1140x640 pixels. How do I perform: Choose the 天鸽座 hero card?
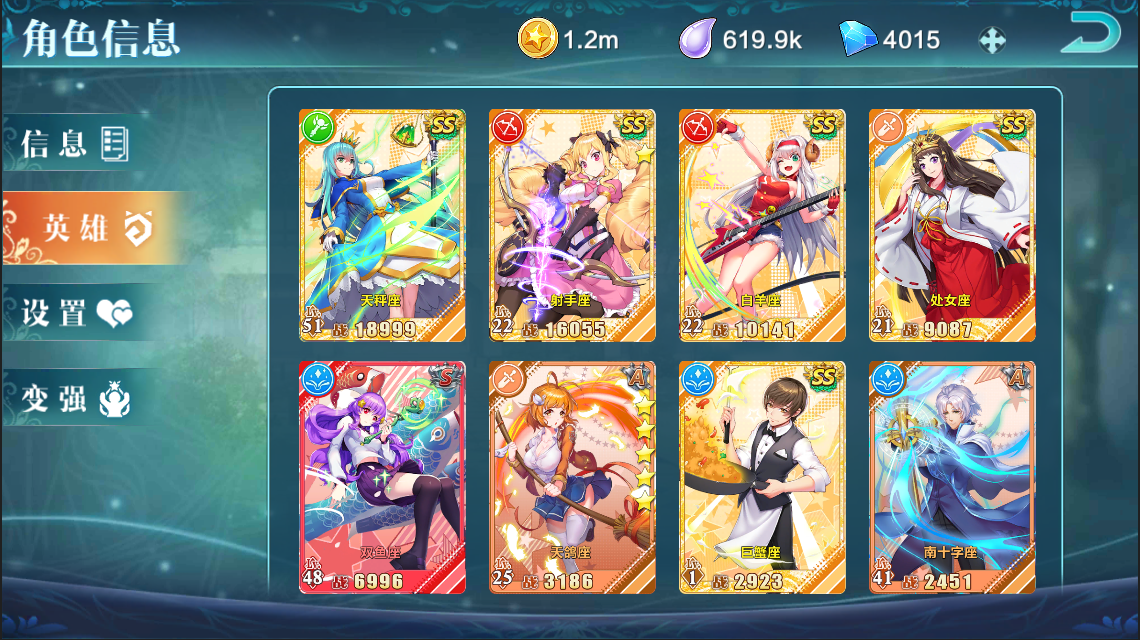pos(572,478)
